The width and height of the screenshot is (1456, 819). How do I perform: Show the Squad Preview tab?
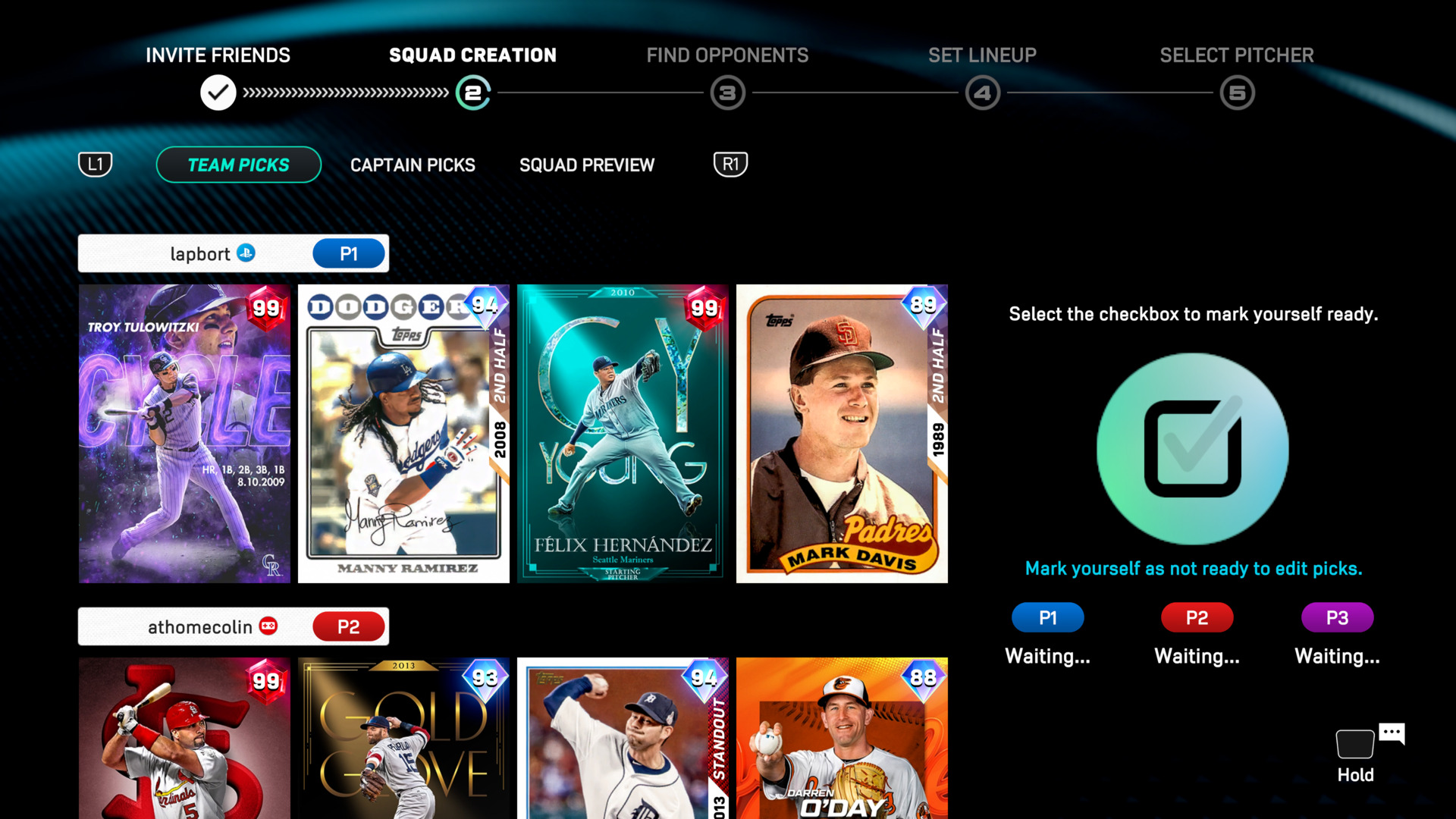point(586,165)
